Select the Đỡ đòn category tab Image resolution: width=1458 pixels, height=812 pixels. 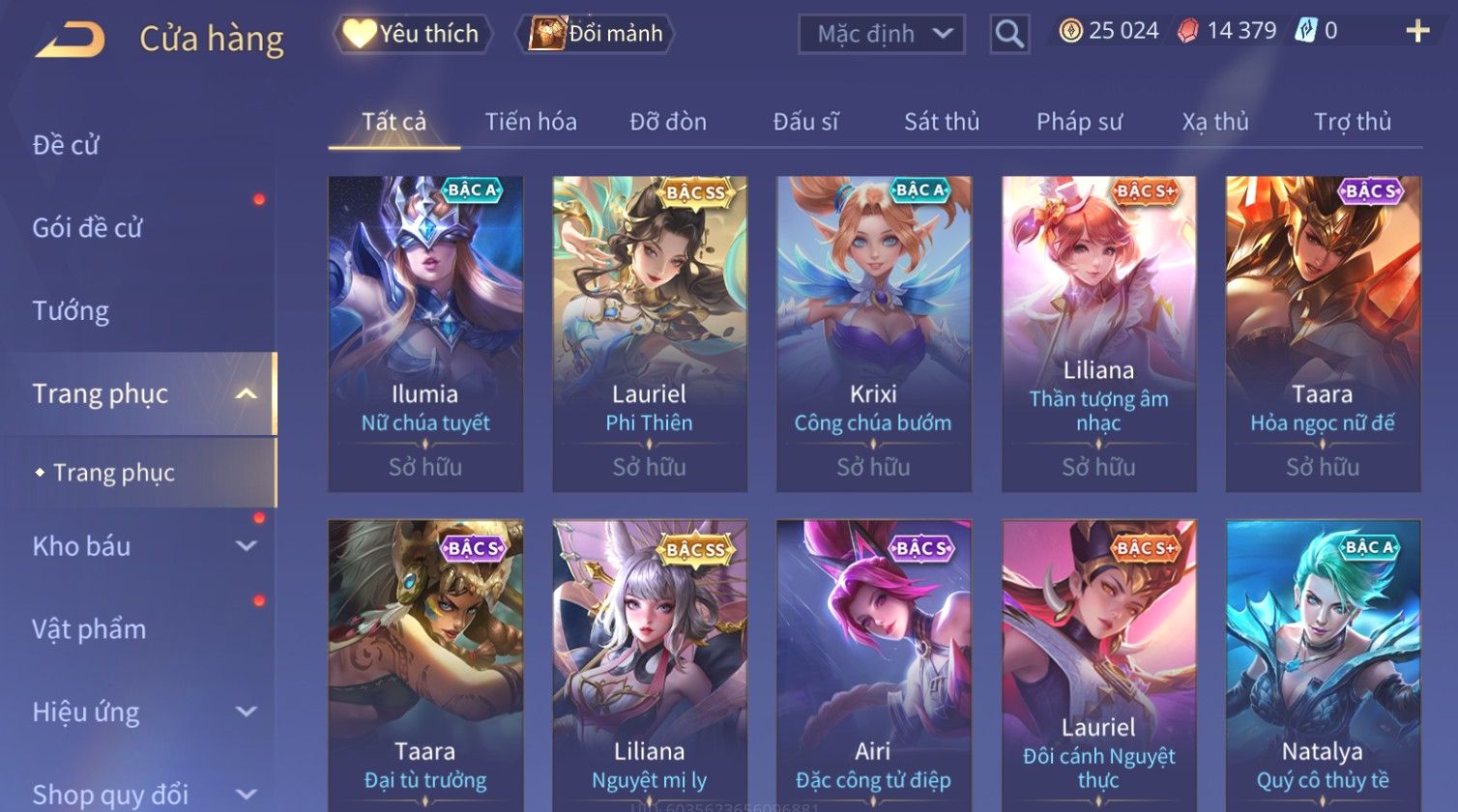pyautogui.click(x=668, y=122)
